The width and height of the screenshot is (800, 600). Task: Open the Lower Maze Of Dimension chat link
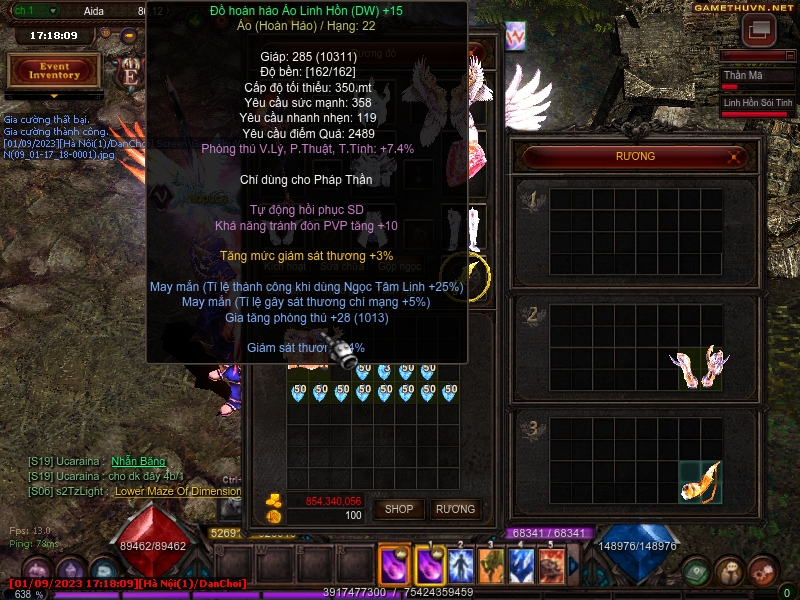[178, 491]
